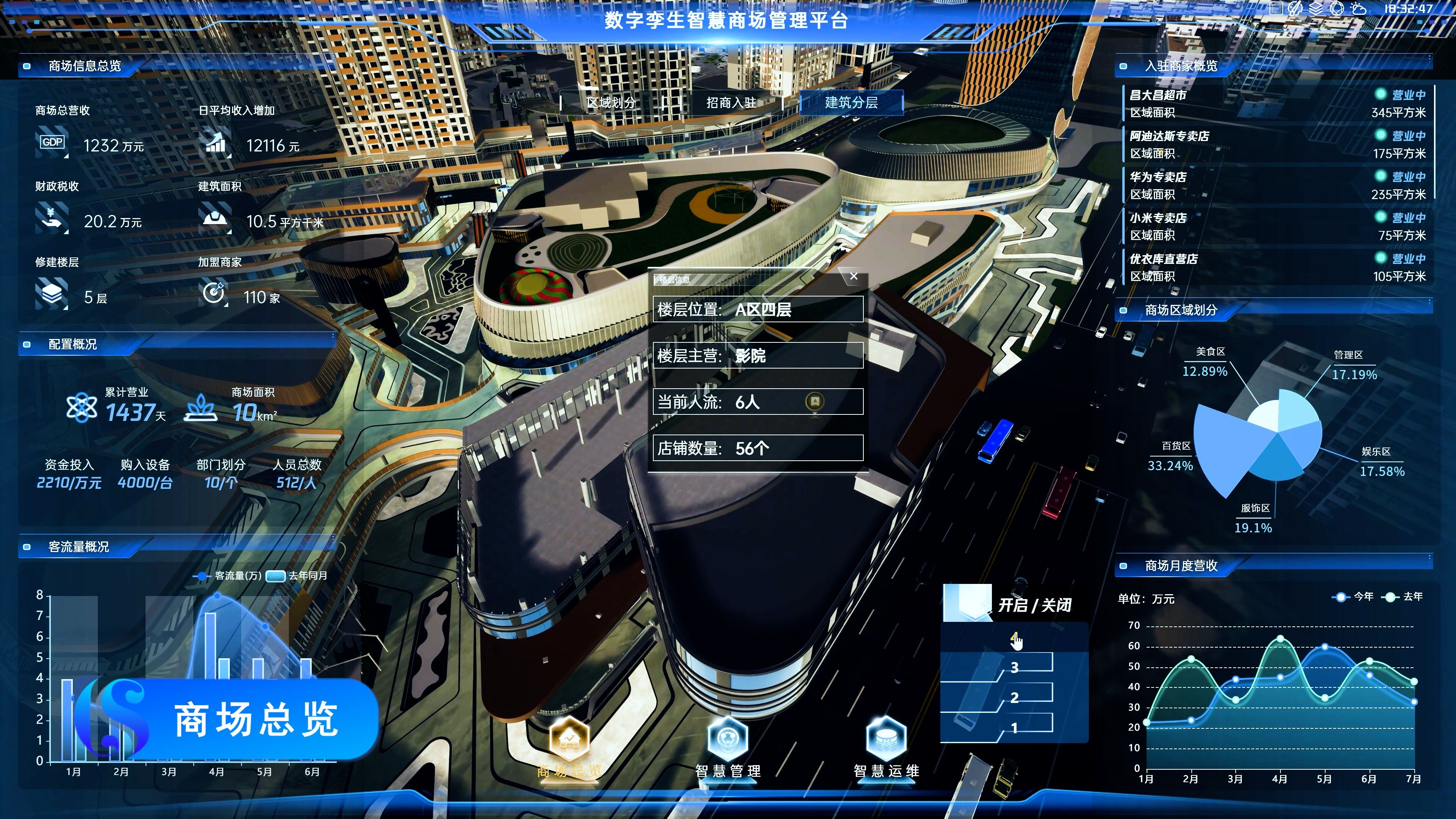Image resolution: width=1456 pixels, height=819 pixels.
Task: Open the paint palette theme icon
Action: coord(1294,8)
